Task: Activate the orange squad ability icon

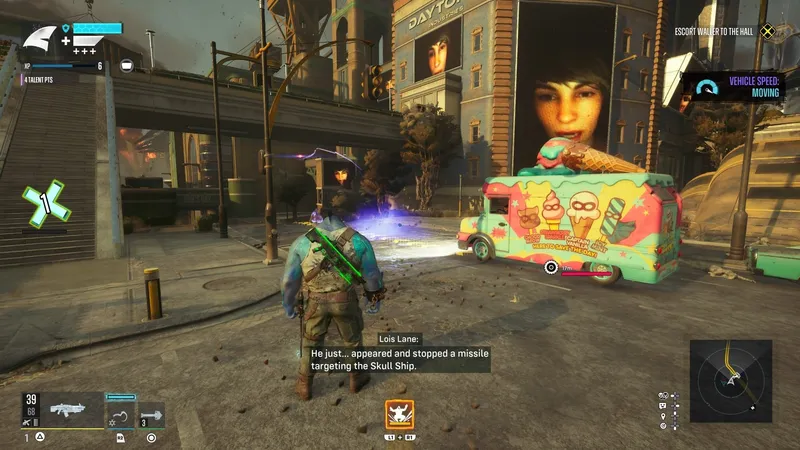Action: (400, 413)
